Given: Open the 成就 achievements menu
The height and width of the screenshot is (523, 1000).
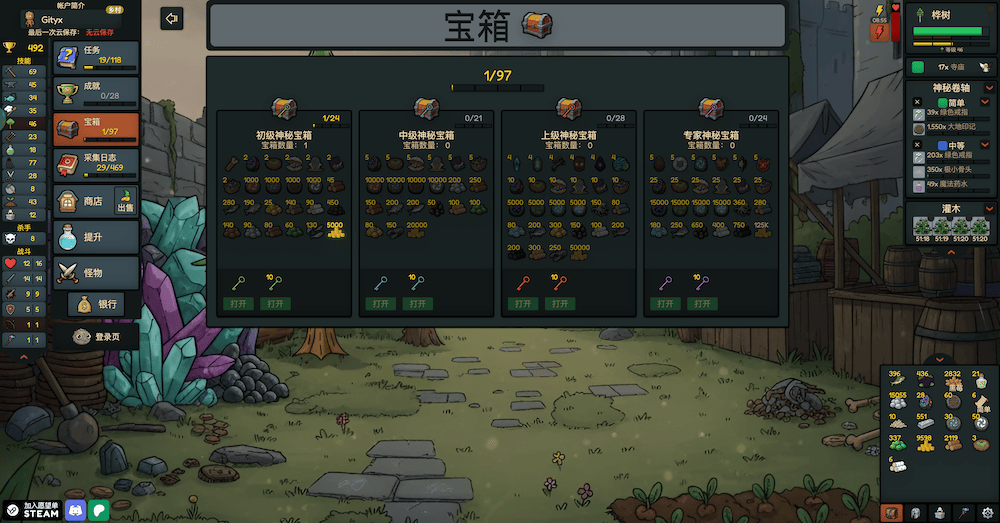Looking at the screenshot, I should pos(96,92).
